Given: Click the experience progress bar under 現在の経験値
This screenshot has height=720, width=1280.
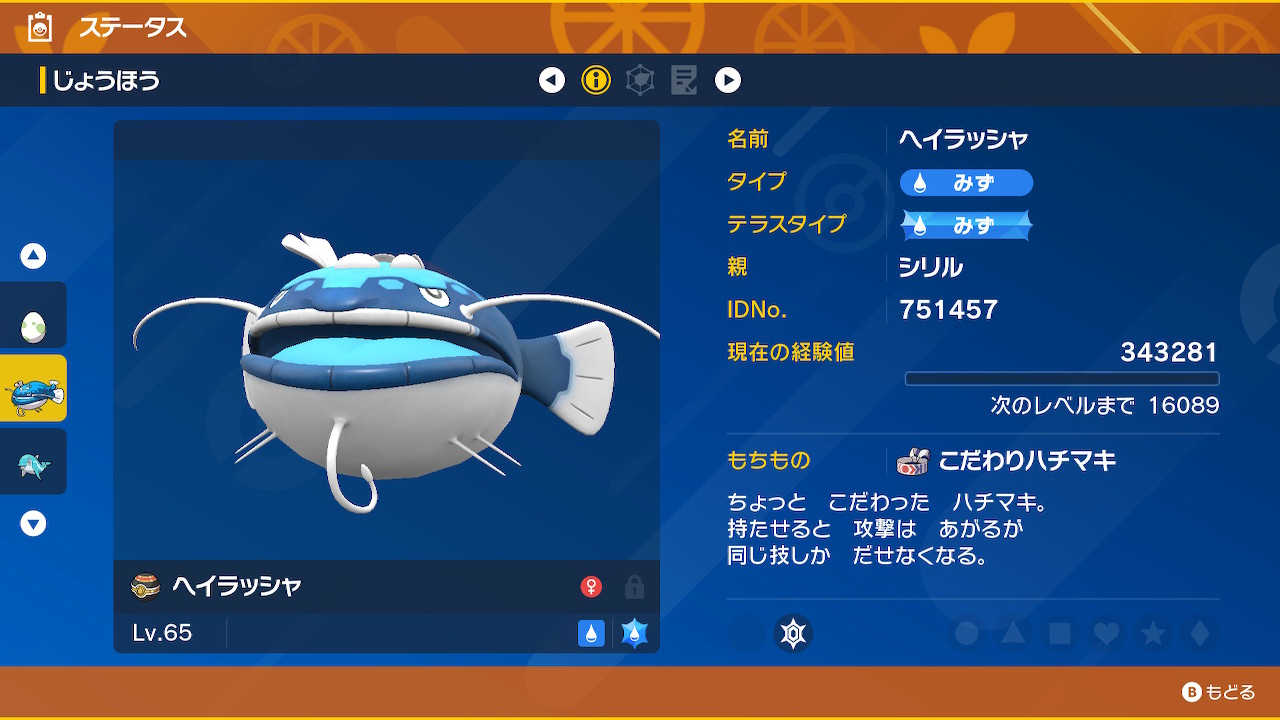Looking at the screenshot, I should coord(1062,378).
